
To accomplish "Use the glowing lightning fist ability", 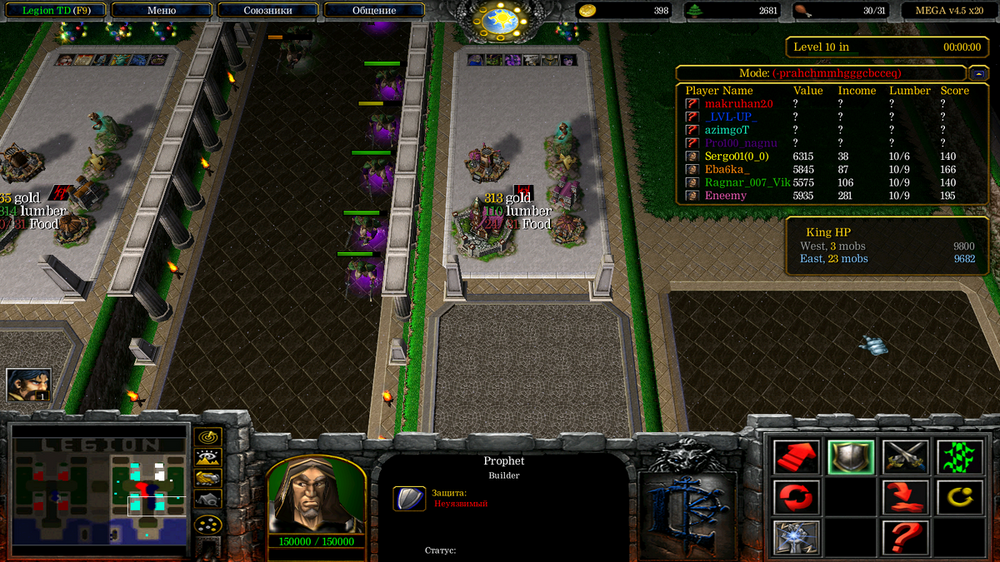I will click(x=797, y=537).
